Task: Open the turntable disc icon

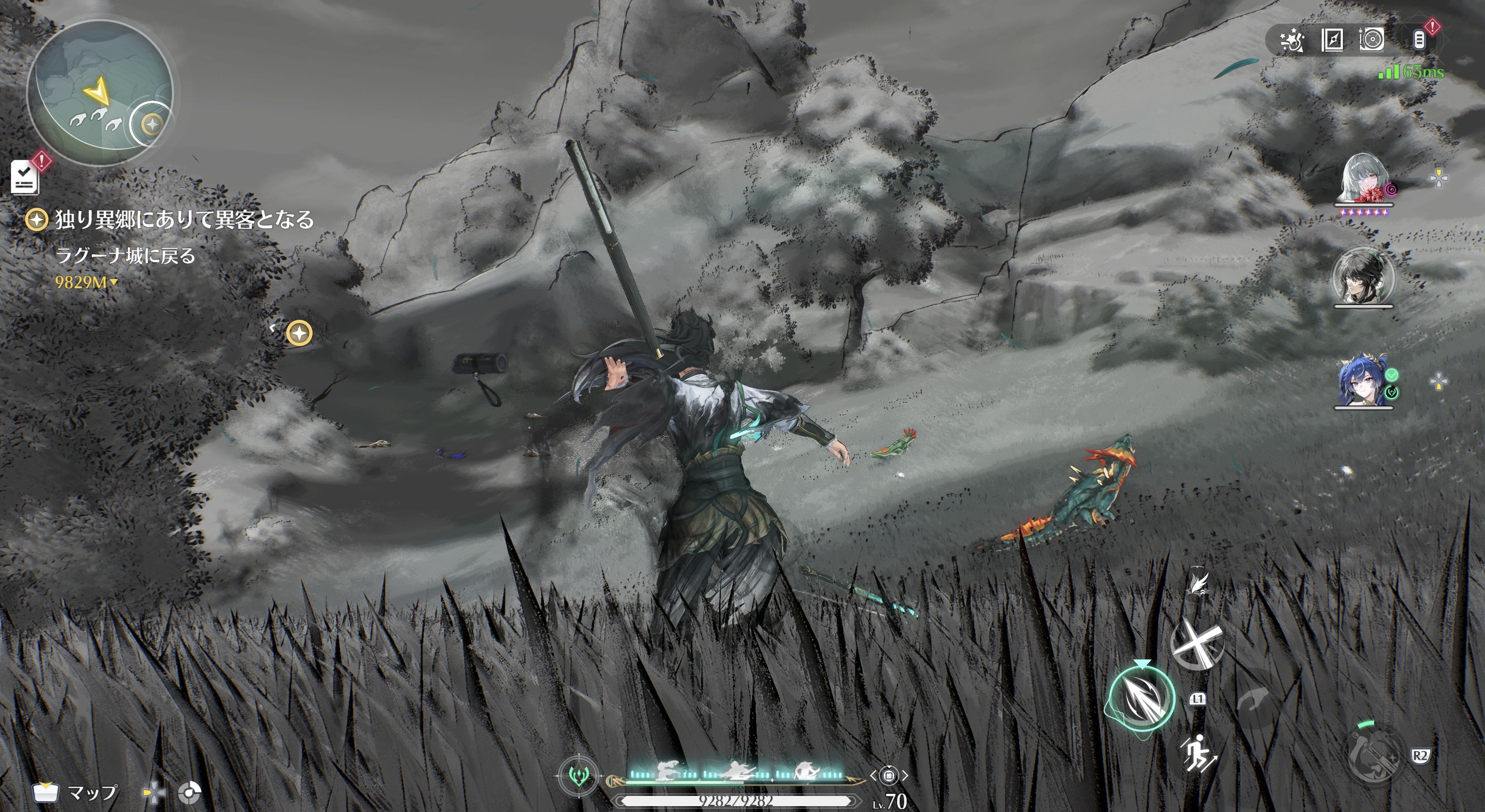Action: click(1372, 40)
